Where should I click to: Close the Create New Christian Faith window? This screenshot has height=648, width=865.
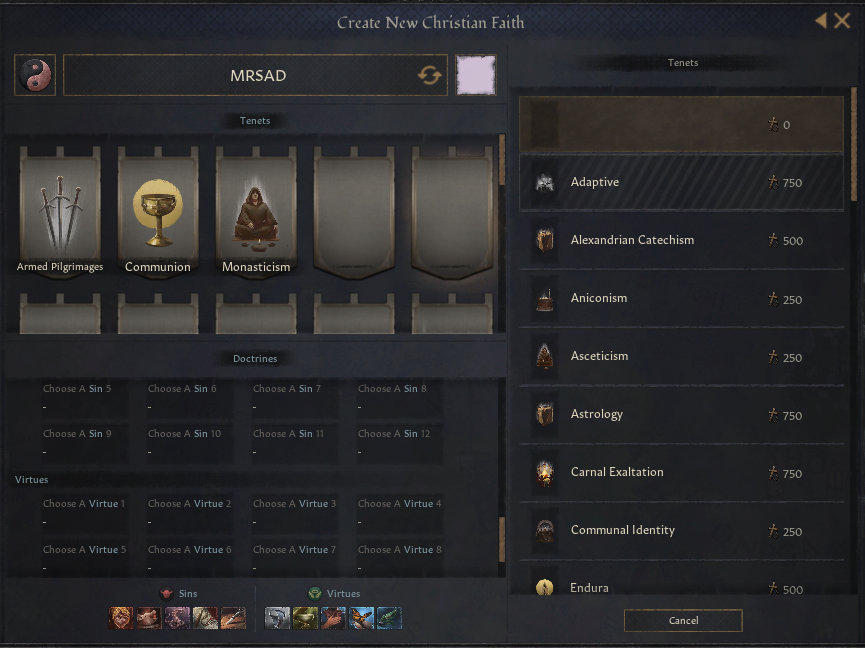click(x=842, y=21)
